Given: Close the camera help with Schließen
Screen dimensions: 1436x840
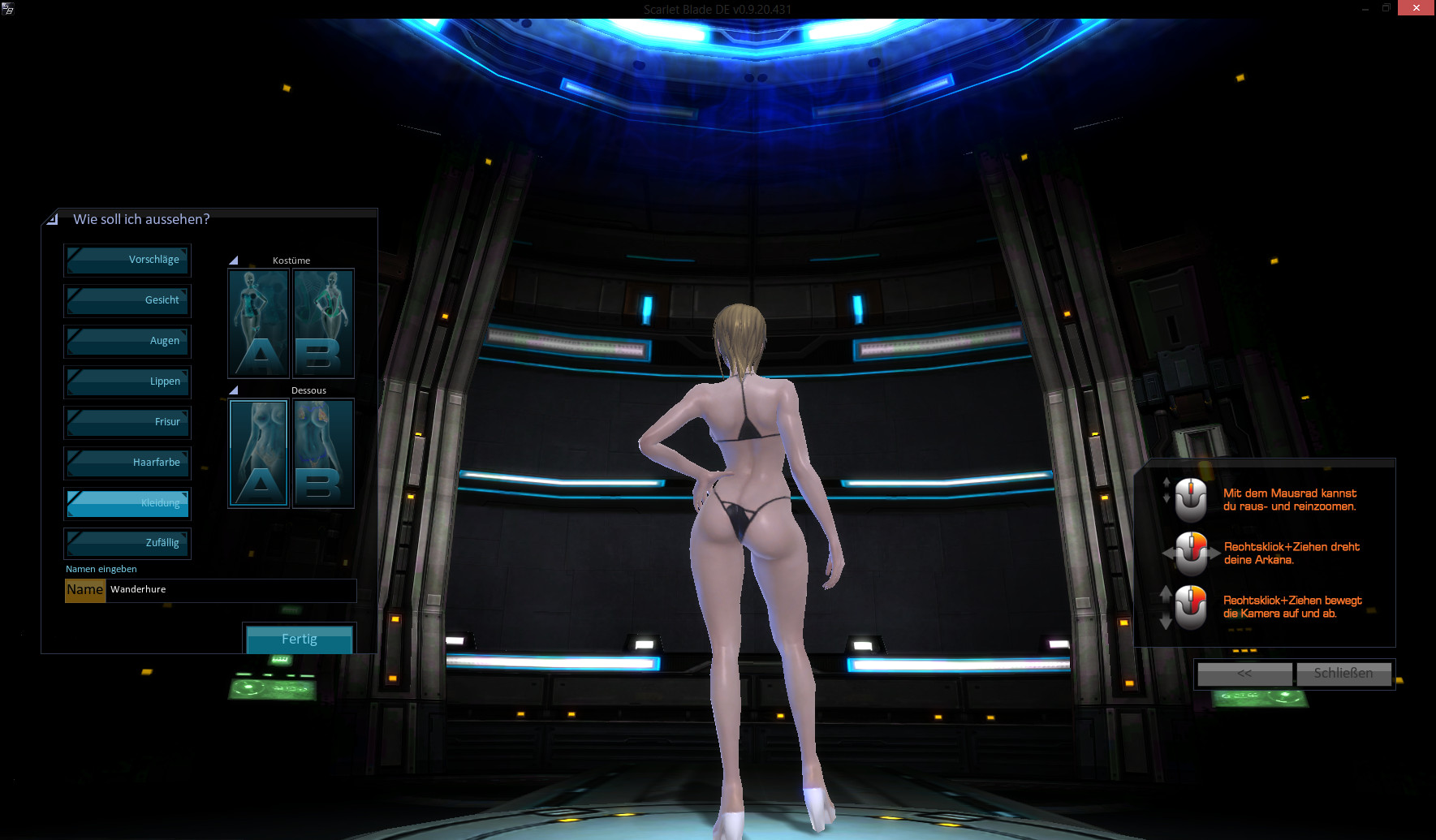Looking at the screenshot, I should (x=1343, y=674).
